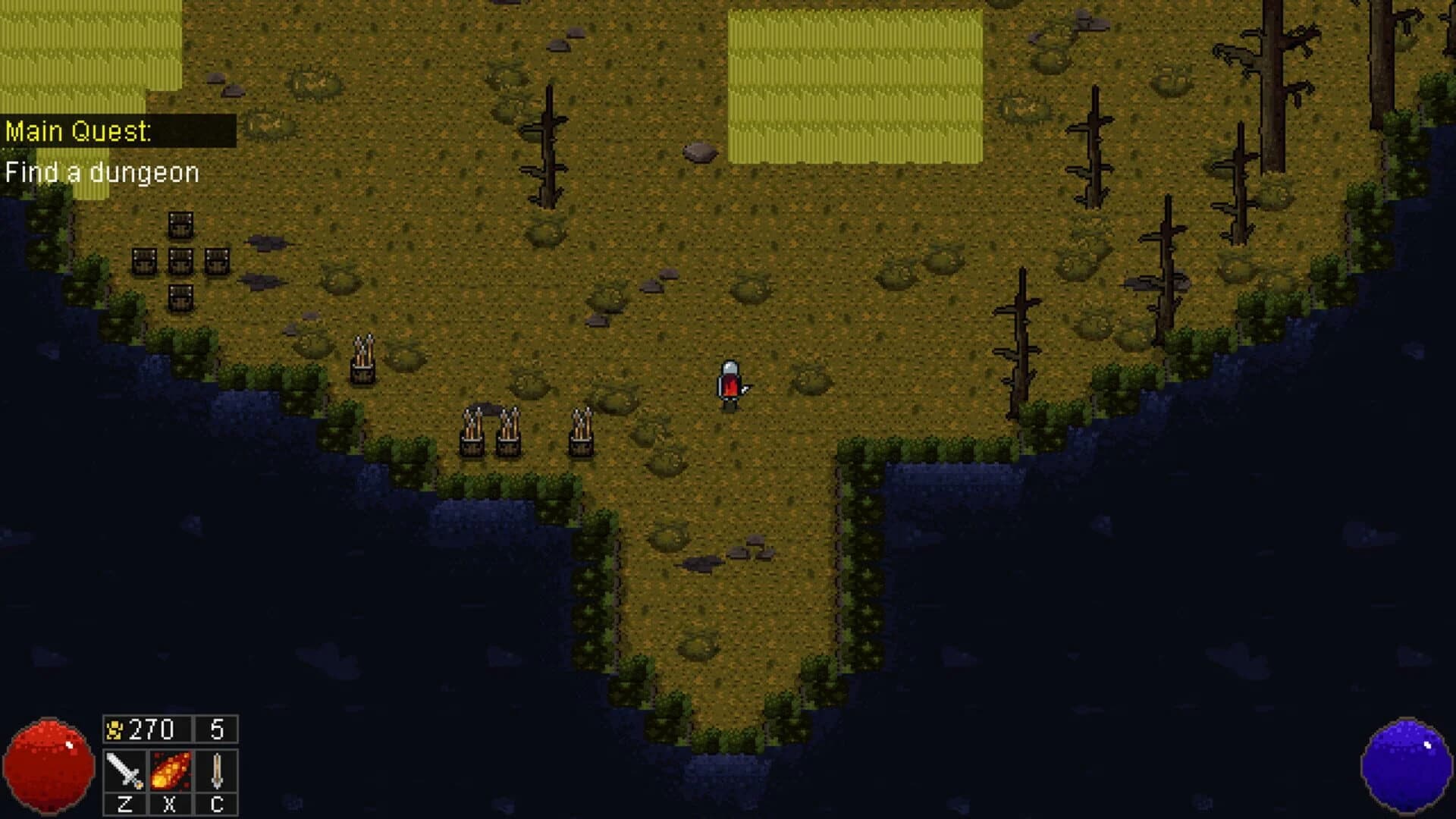Select the sword in hotbar slot Z

[124, 770]
